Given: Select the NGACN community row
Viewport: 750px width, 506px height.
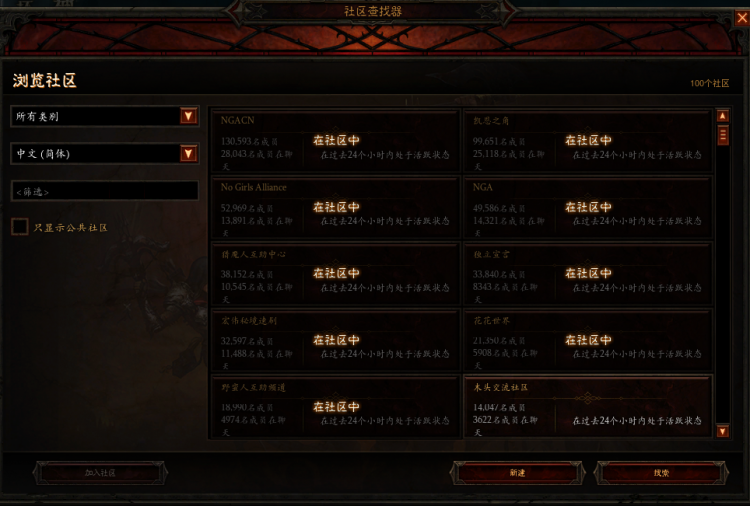Looking at the screenshot, I should pos(335,141).
